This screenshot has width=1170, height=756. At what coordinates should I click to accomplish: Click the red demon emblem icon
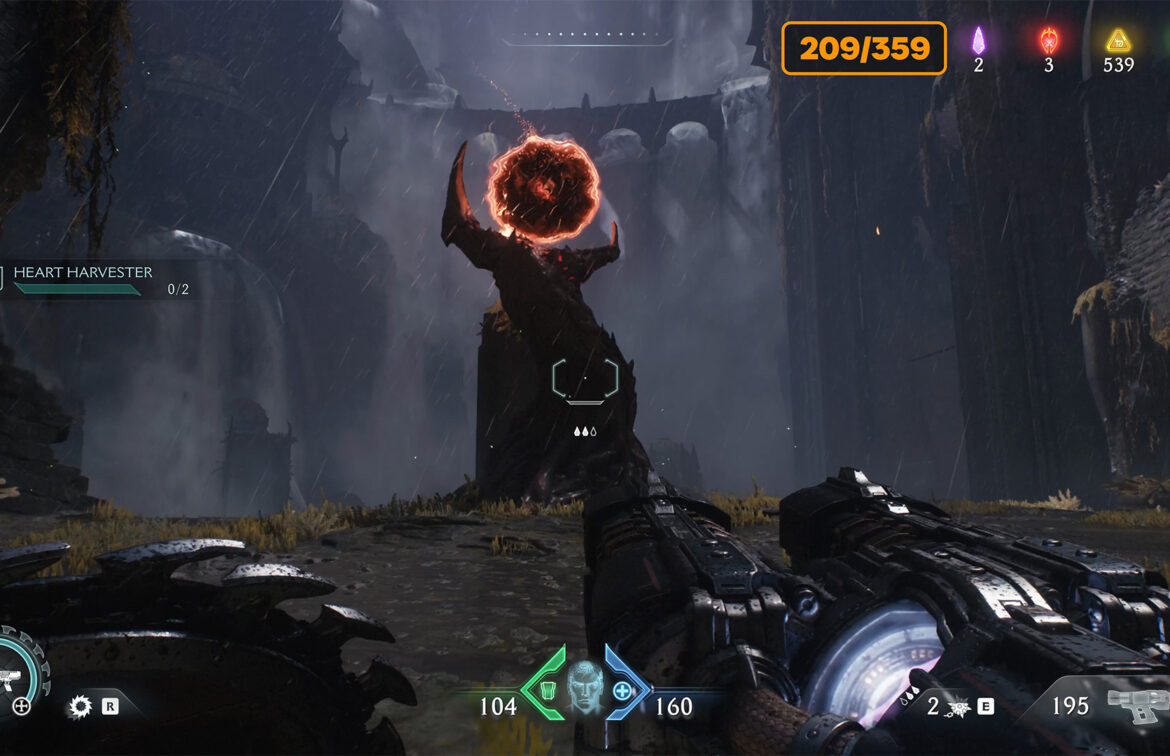[1048, 41]
